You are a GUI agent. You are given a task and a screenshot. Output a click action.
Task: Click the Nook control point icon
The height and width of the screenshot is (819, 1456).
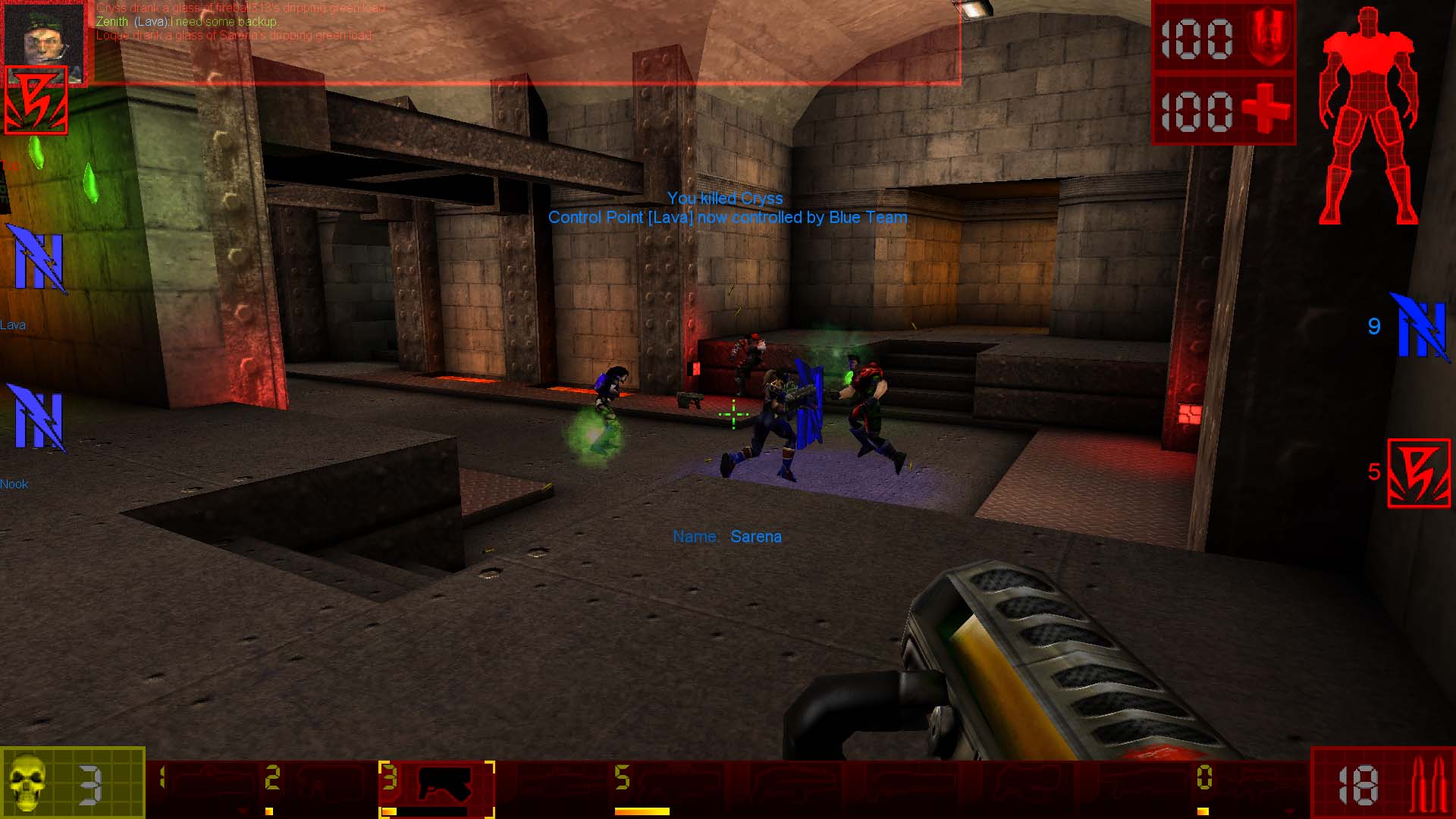pos(36,417)
